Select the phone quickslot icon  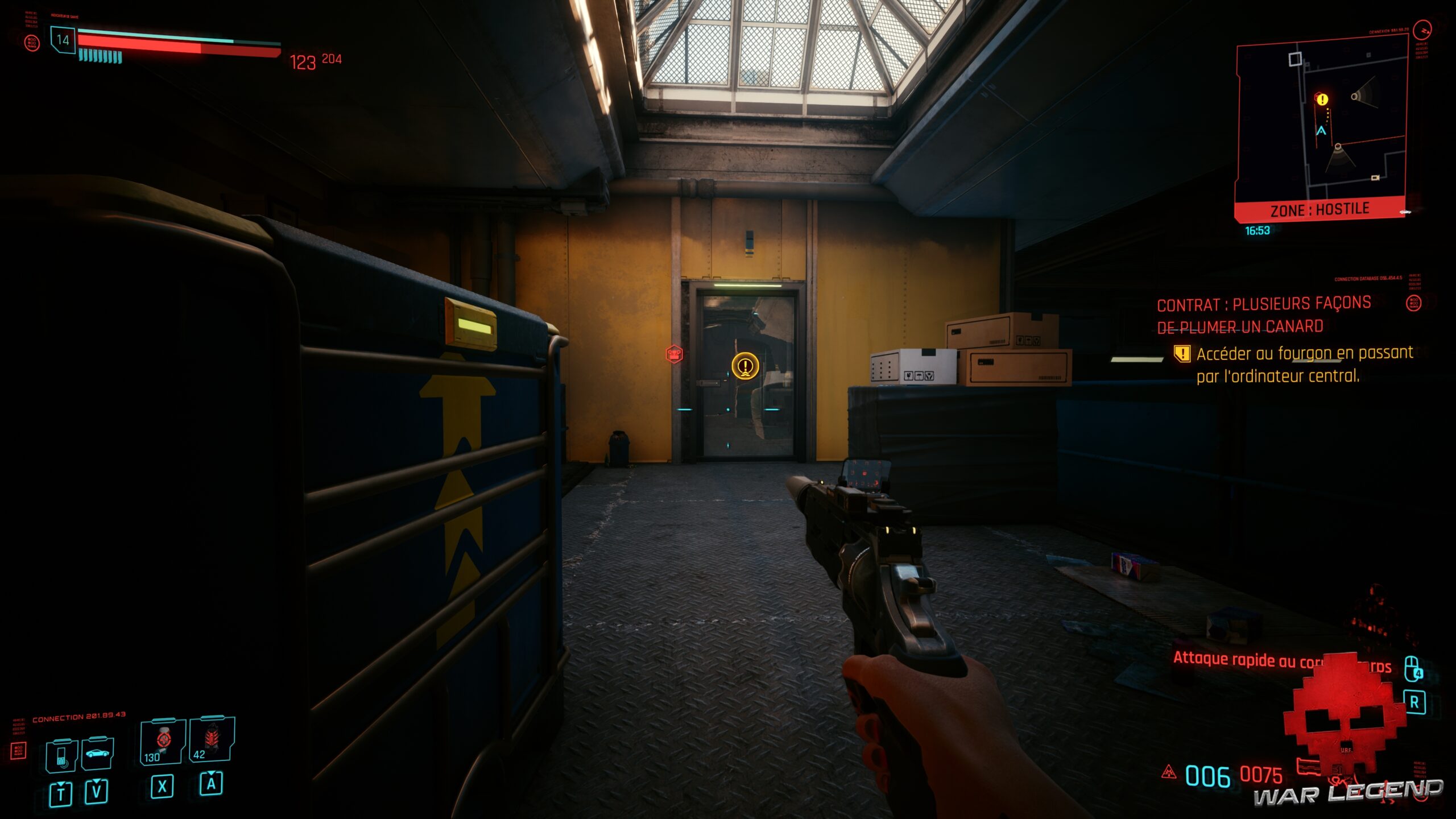pos(61,758)
